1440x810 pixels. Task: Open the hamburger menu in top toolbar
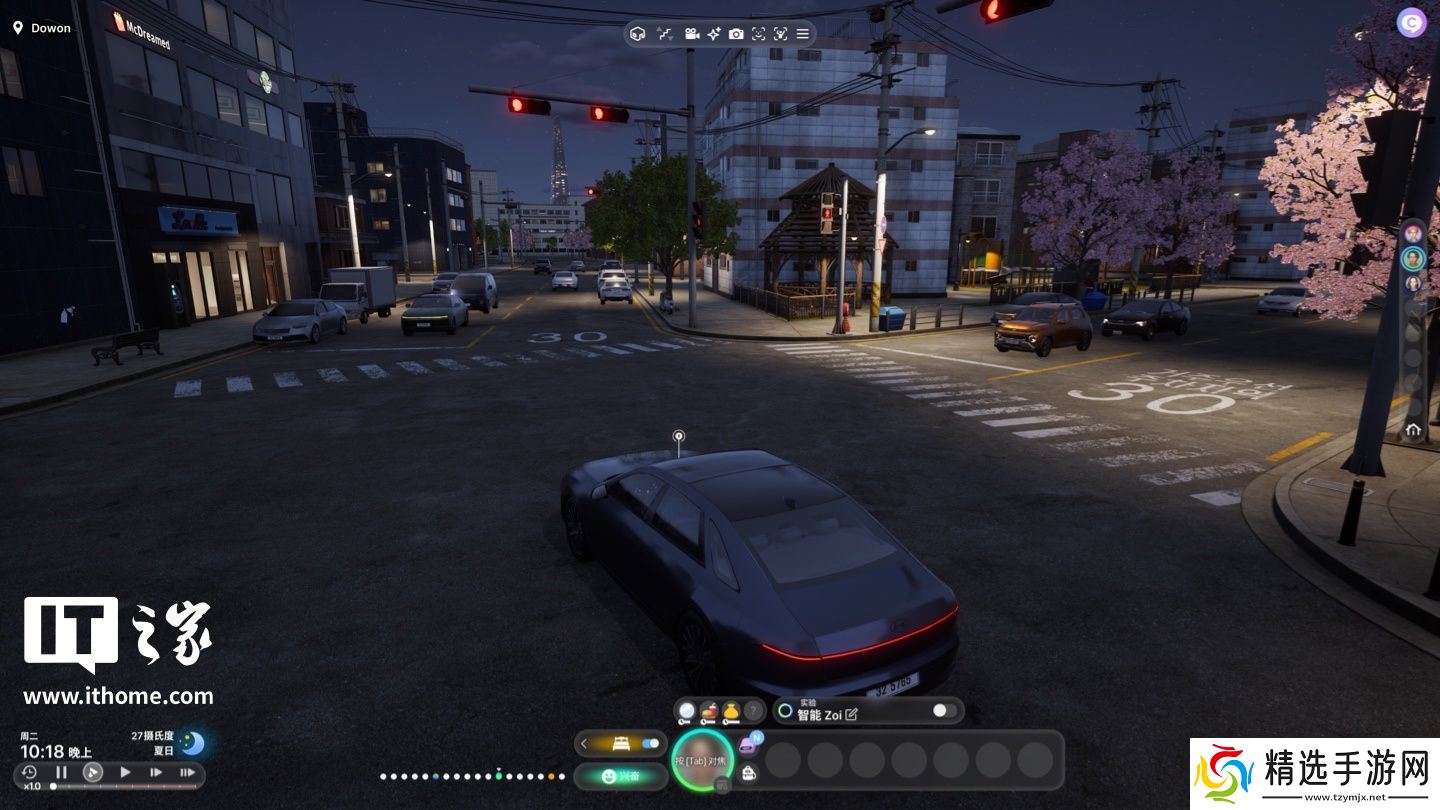click(x=802, y=34)
